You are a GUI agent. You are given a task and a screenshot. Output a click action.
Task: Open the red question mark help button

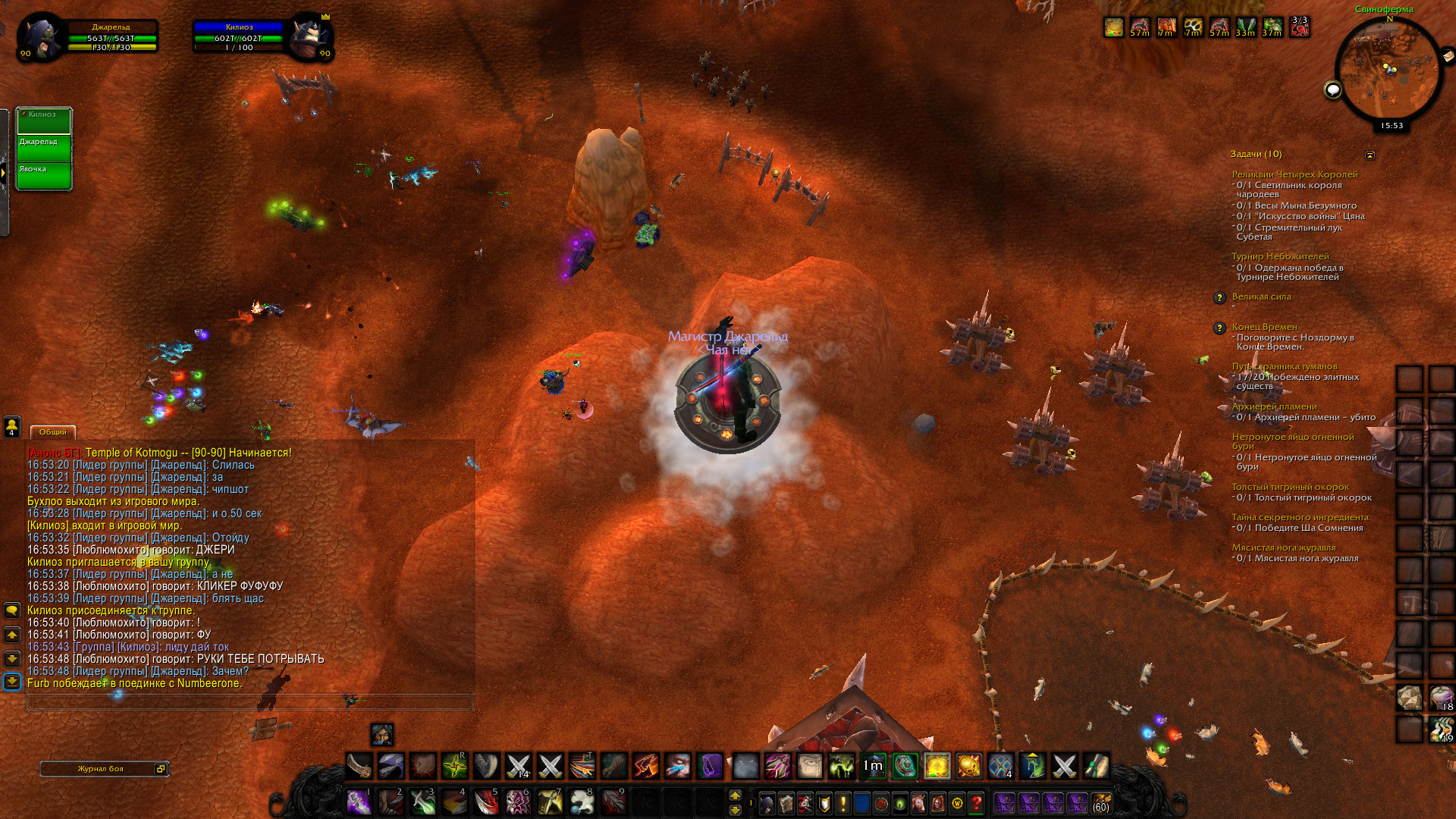tap(976, 802)
